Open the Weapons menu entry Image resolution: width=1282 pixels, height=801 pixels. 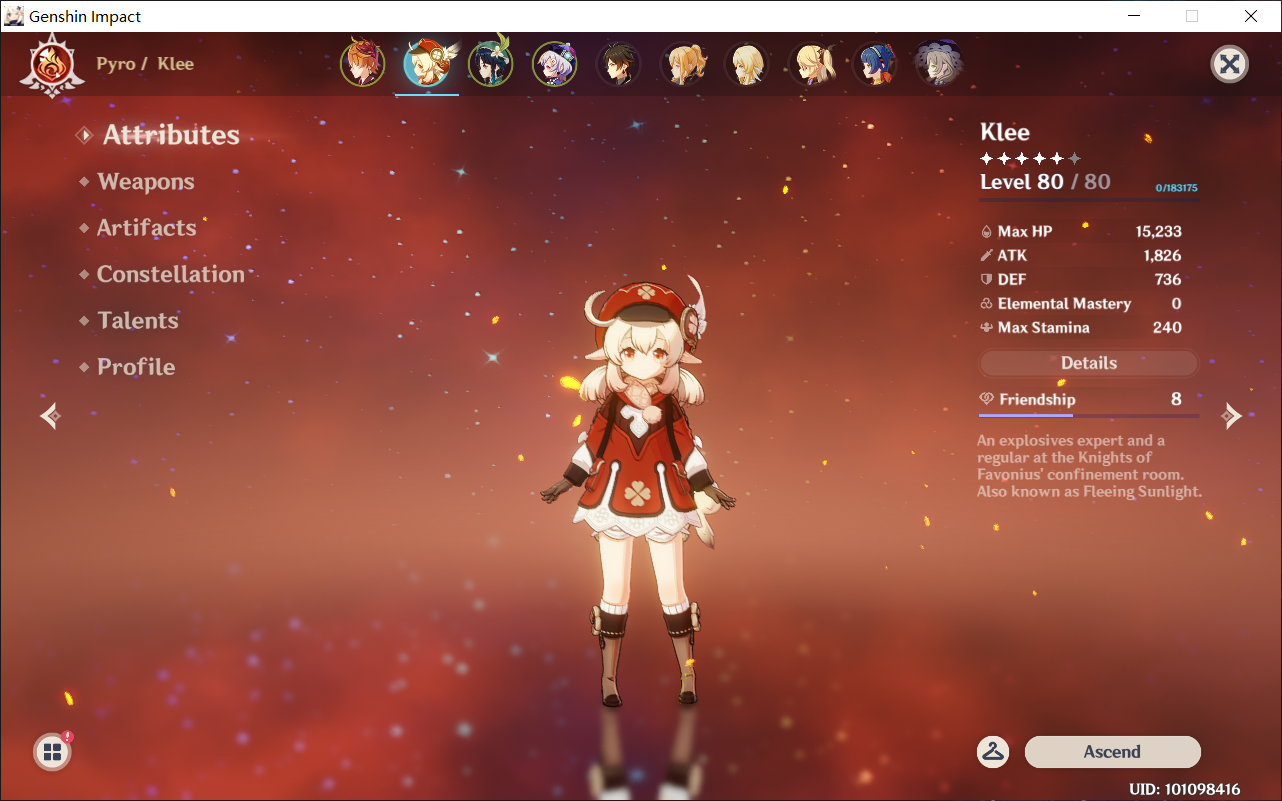click(146, 182)
